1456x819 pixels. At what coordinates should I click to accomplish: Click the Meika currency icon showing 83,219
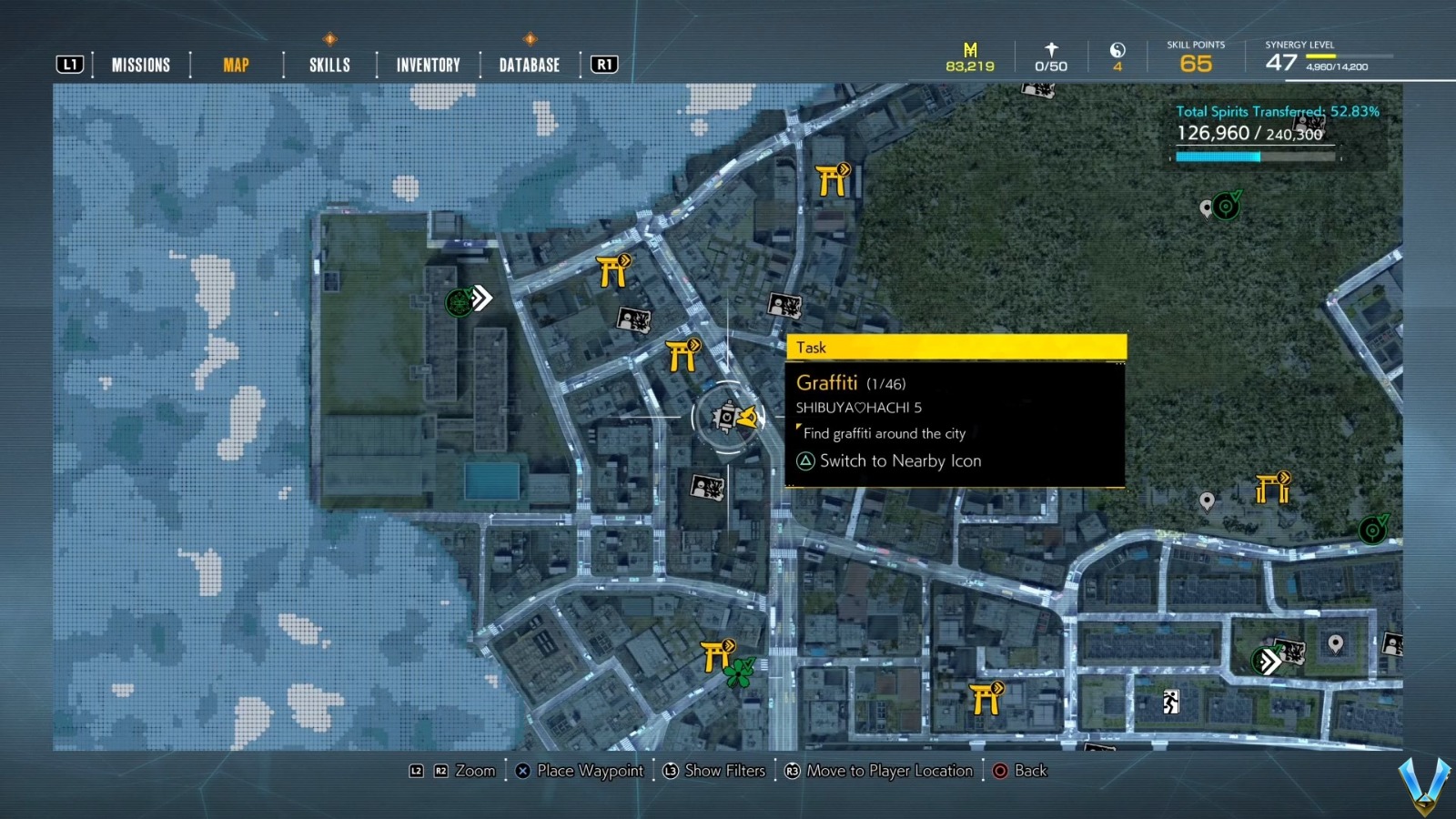[968, 55]
